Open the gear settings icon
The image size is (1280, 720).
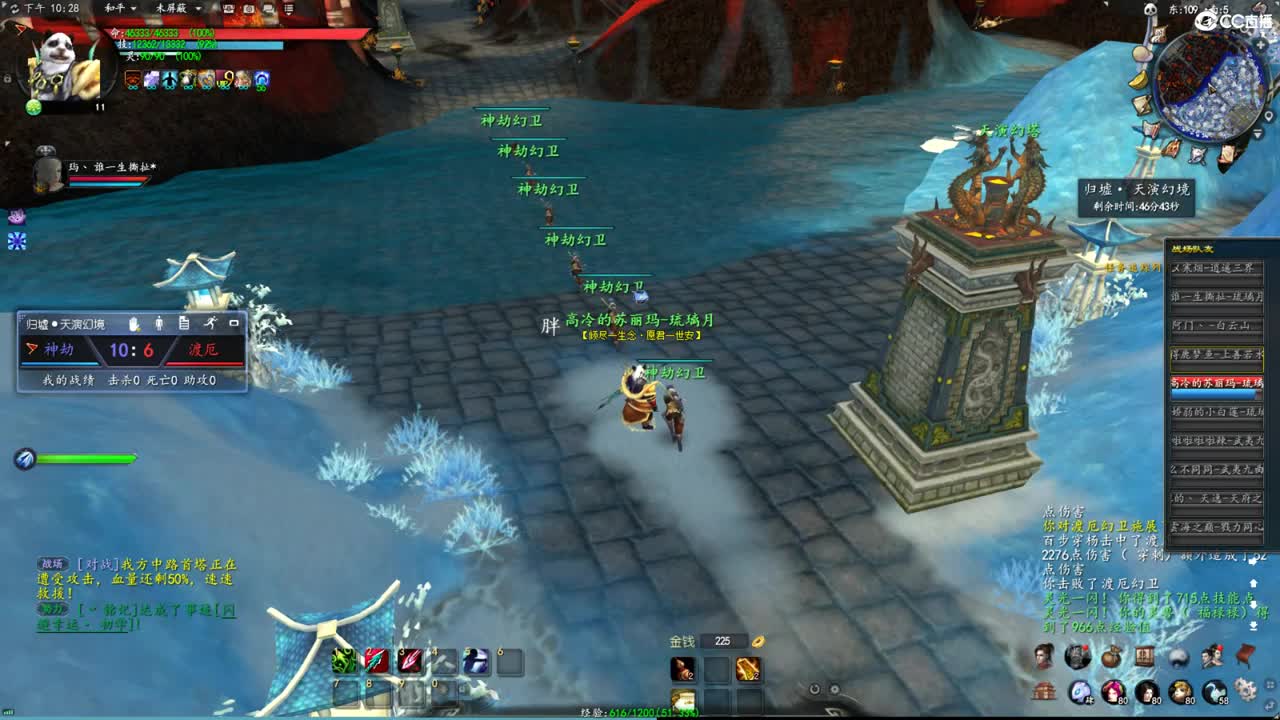click(x=1245, y=690)
